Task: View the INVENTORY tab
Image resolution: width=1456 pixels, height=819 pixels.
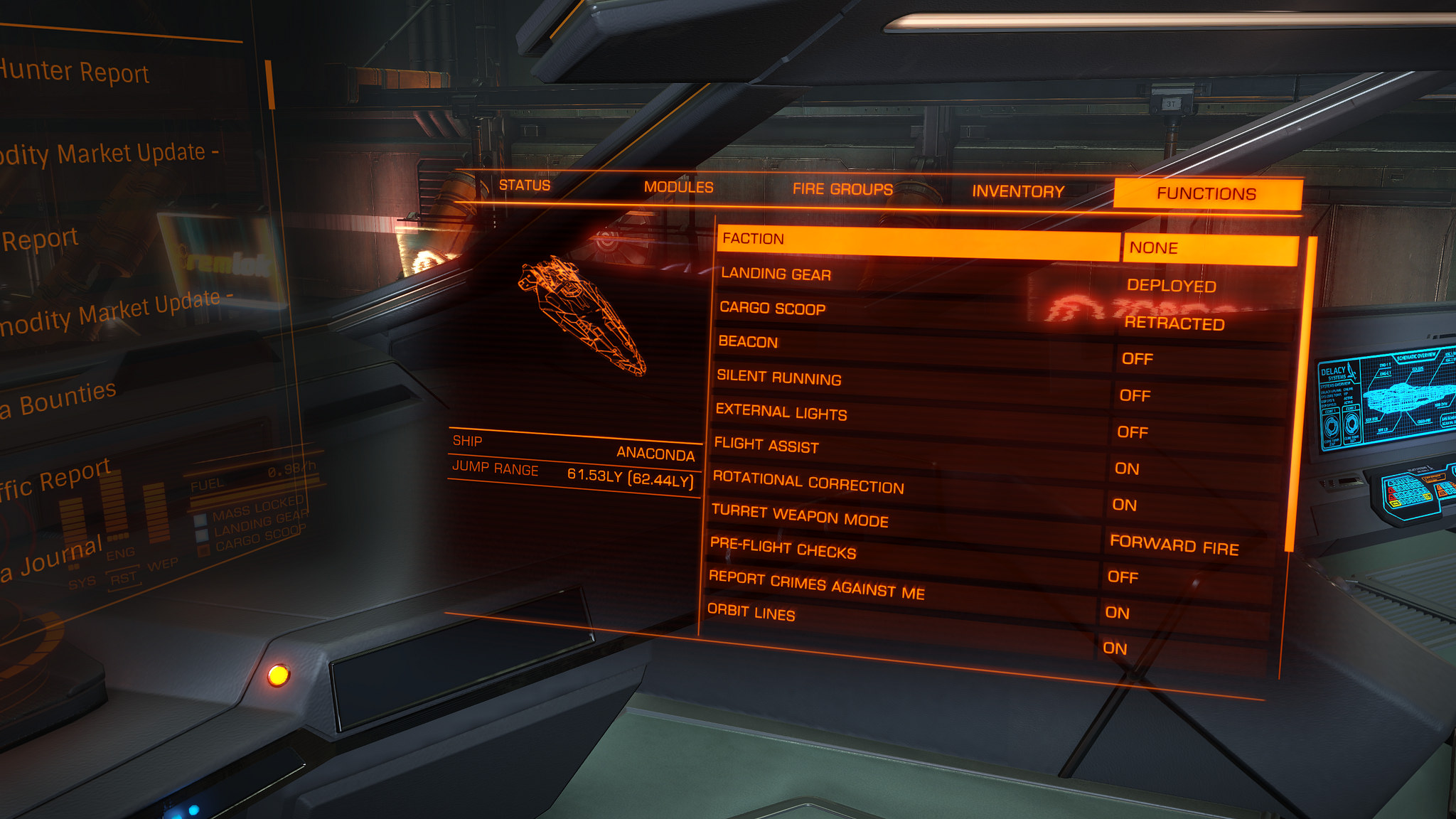Action: (x=1017, y=190)
